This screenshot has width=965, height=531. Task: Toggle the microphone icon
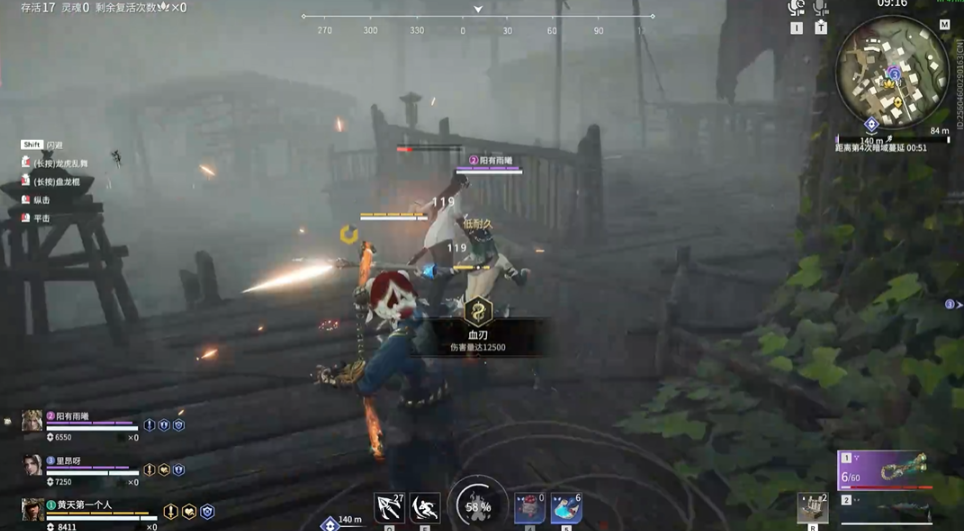coord(820,8)
